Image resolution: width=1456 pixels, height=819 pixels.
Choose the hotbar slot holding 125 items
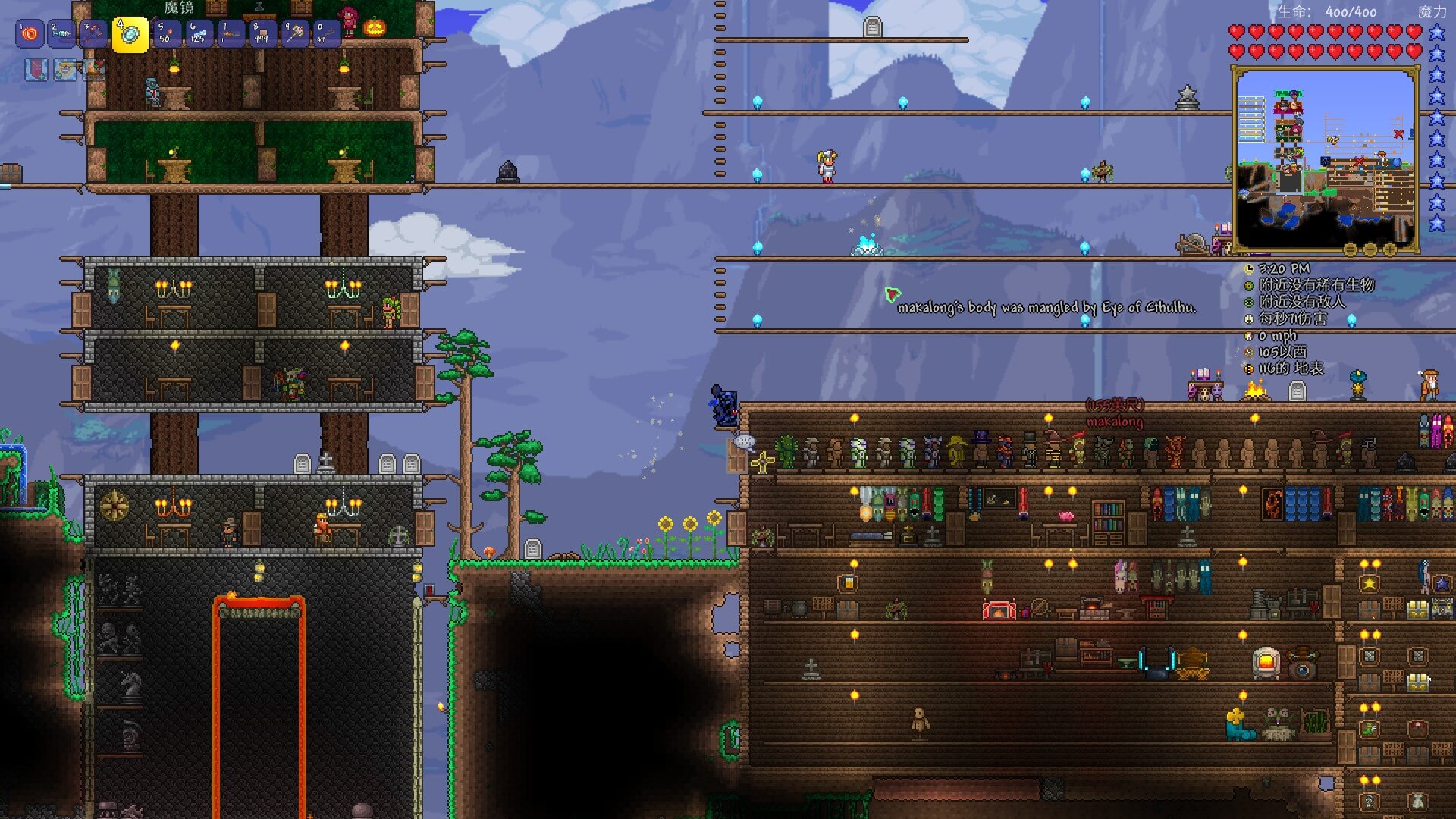click(x=198, y=34)
